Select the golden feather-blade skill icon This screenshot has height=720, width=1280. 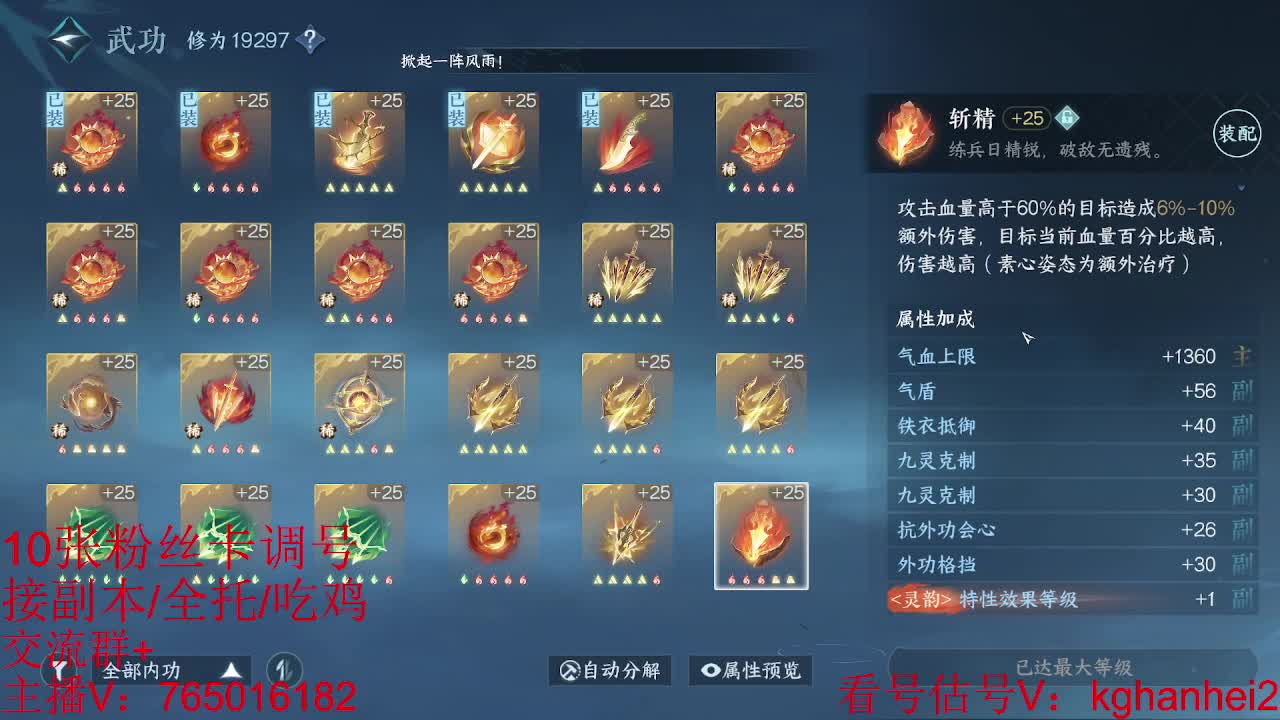pyautogui.click(x=627, y=270)
